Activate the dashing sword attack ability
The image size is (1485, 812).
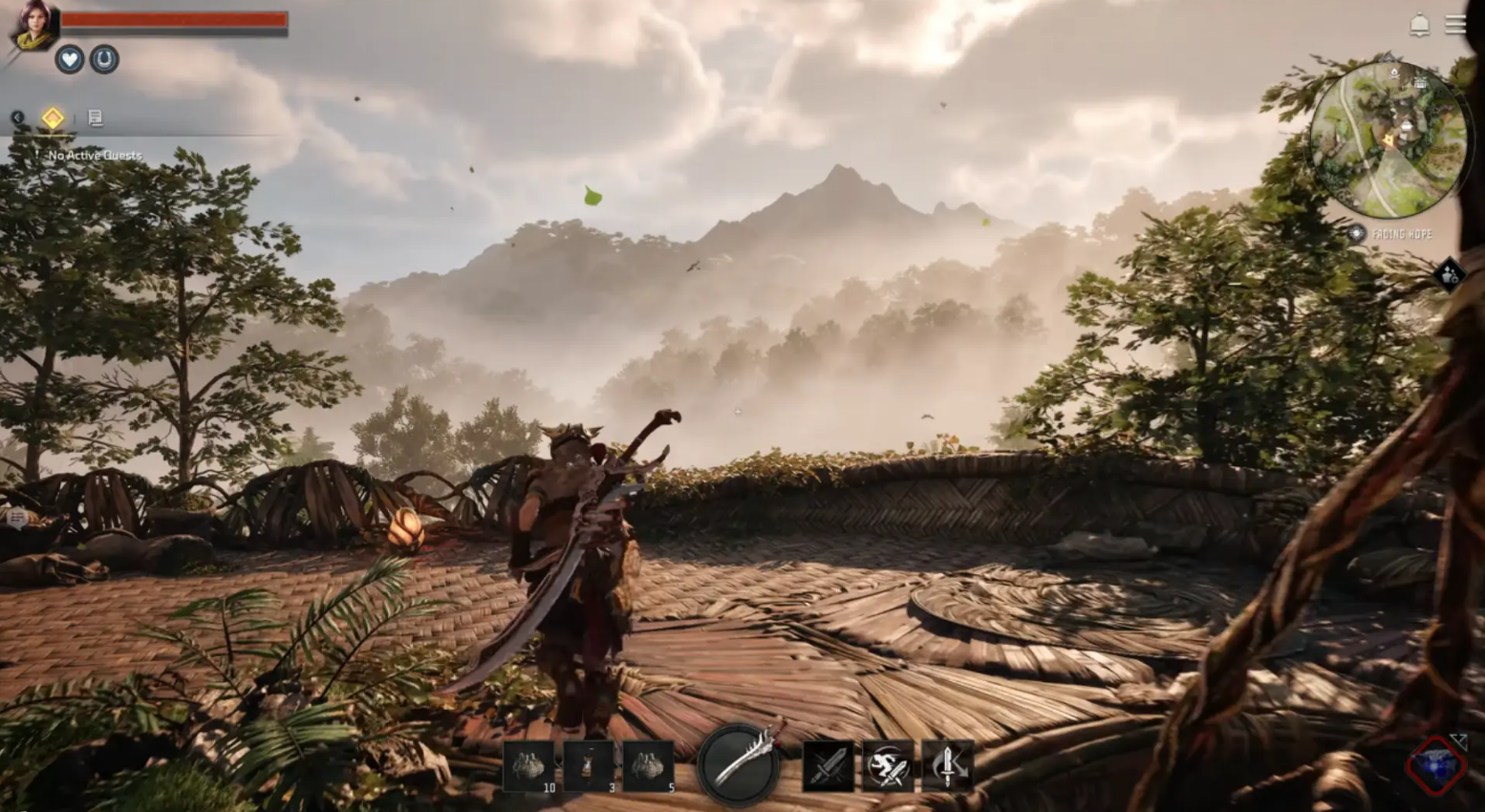[888, 766]
